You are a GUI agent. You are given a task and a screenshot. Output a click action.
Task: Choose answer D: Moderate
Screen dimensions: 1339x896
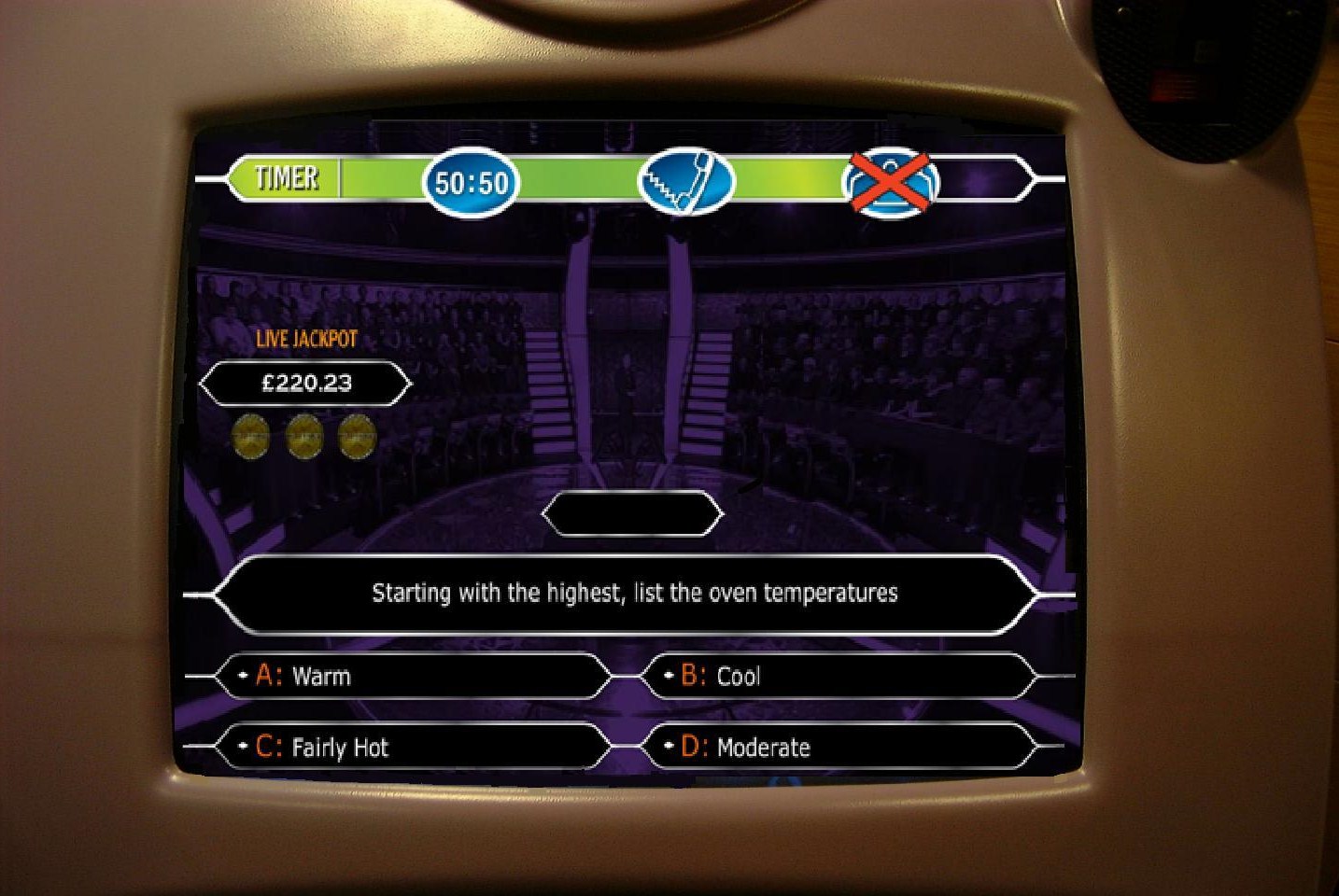(838, 747)
